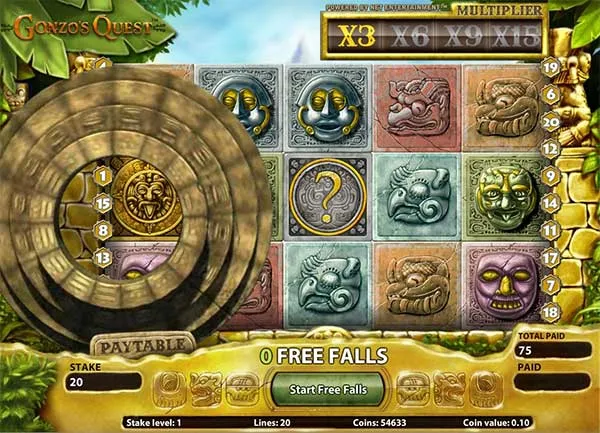Show payline 13 on the reels
This screenshot has width=600, height=433.
pyautogui.click(x=102, y=258)
